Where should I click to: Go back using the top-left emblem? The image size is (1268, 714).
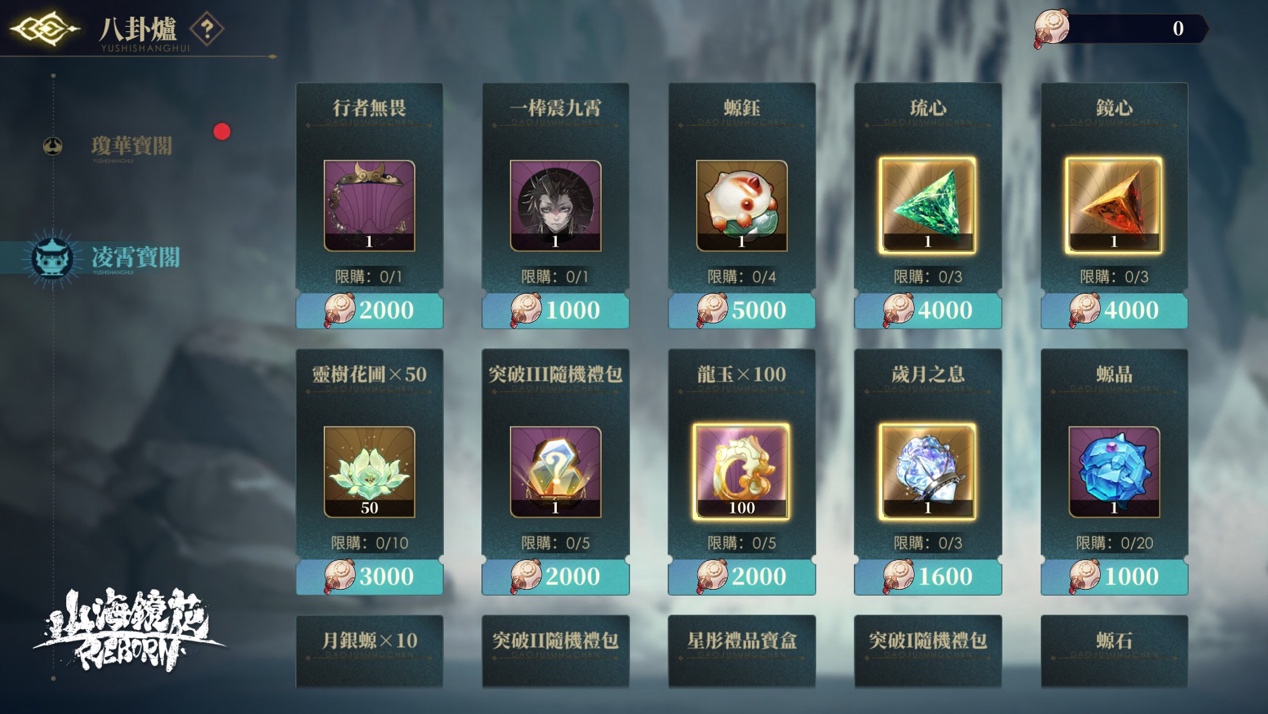pos(44,29)
